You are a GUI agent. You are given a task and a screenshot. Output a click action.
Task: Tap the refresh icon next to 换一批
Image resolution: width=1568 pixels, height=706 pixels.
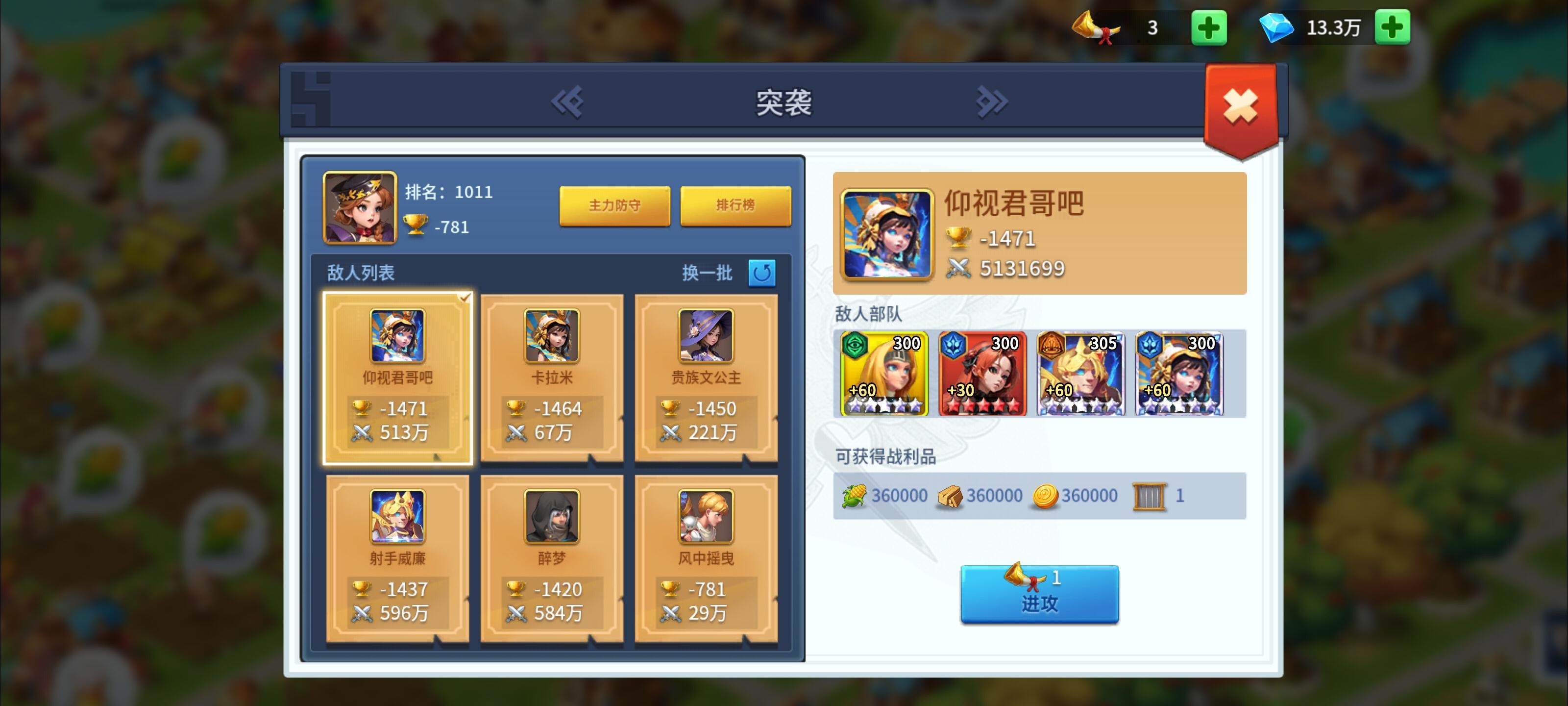coord(762,274)
